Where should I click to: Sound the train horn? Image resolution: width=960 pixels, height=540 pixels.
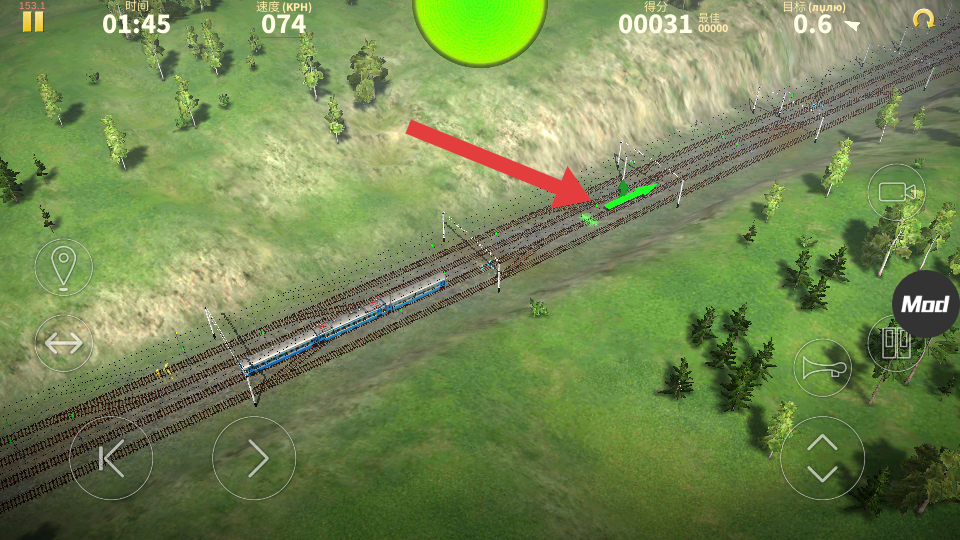[x=822, y=368]
